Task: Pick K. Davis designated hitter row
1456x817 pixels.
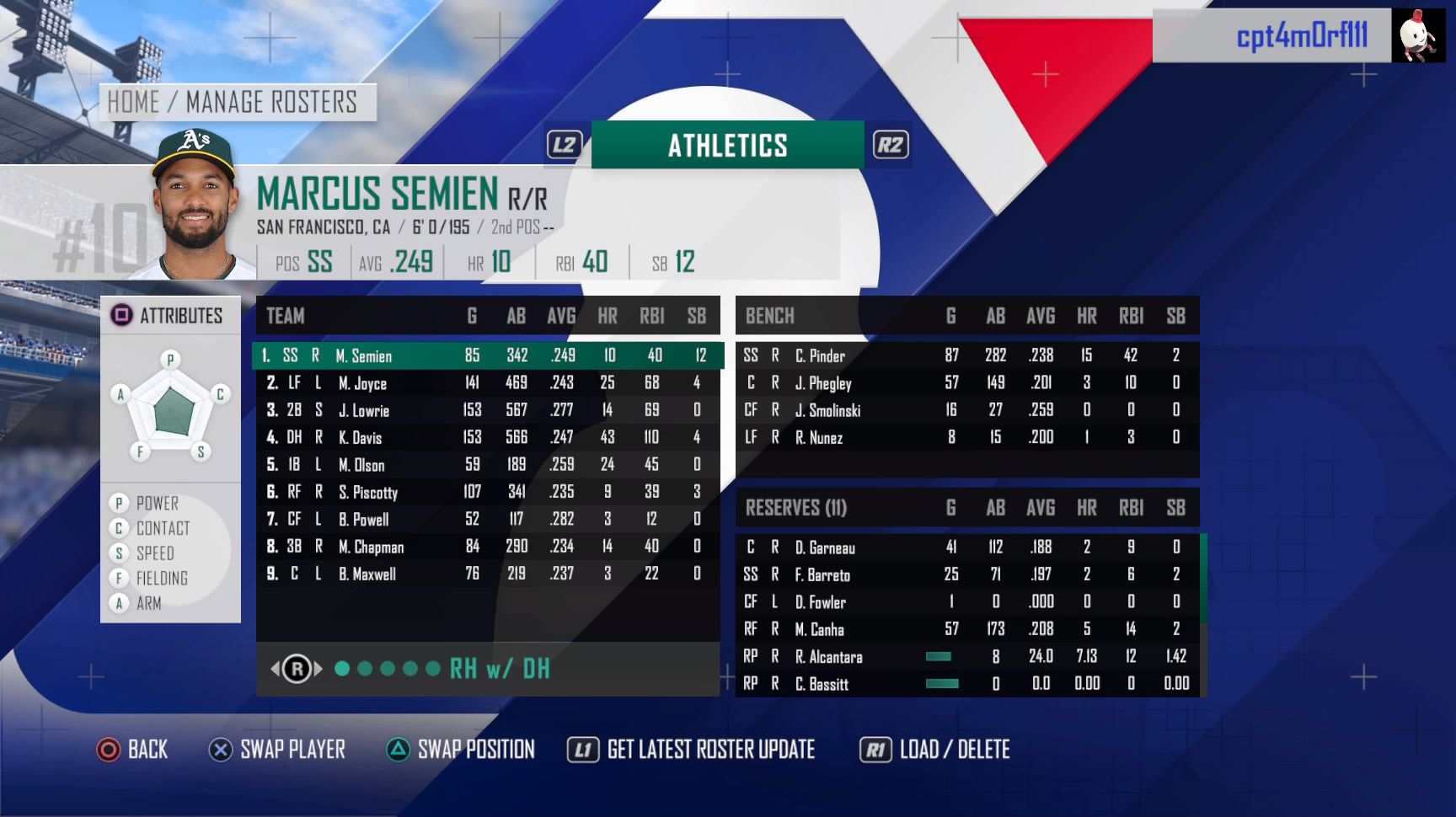Action: point(487,437)
